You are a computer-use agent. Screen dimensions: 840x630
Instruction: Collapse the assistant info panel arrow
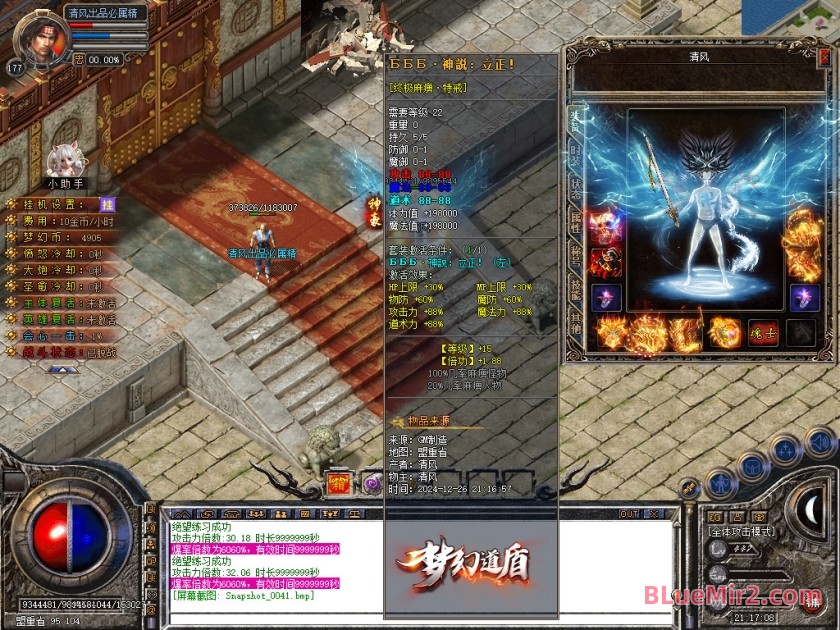[x=62, y=369]
